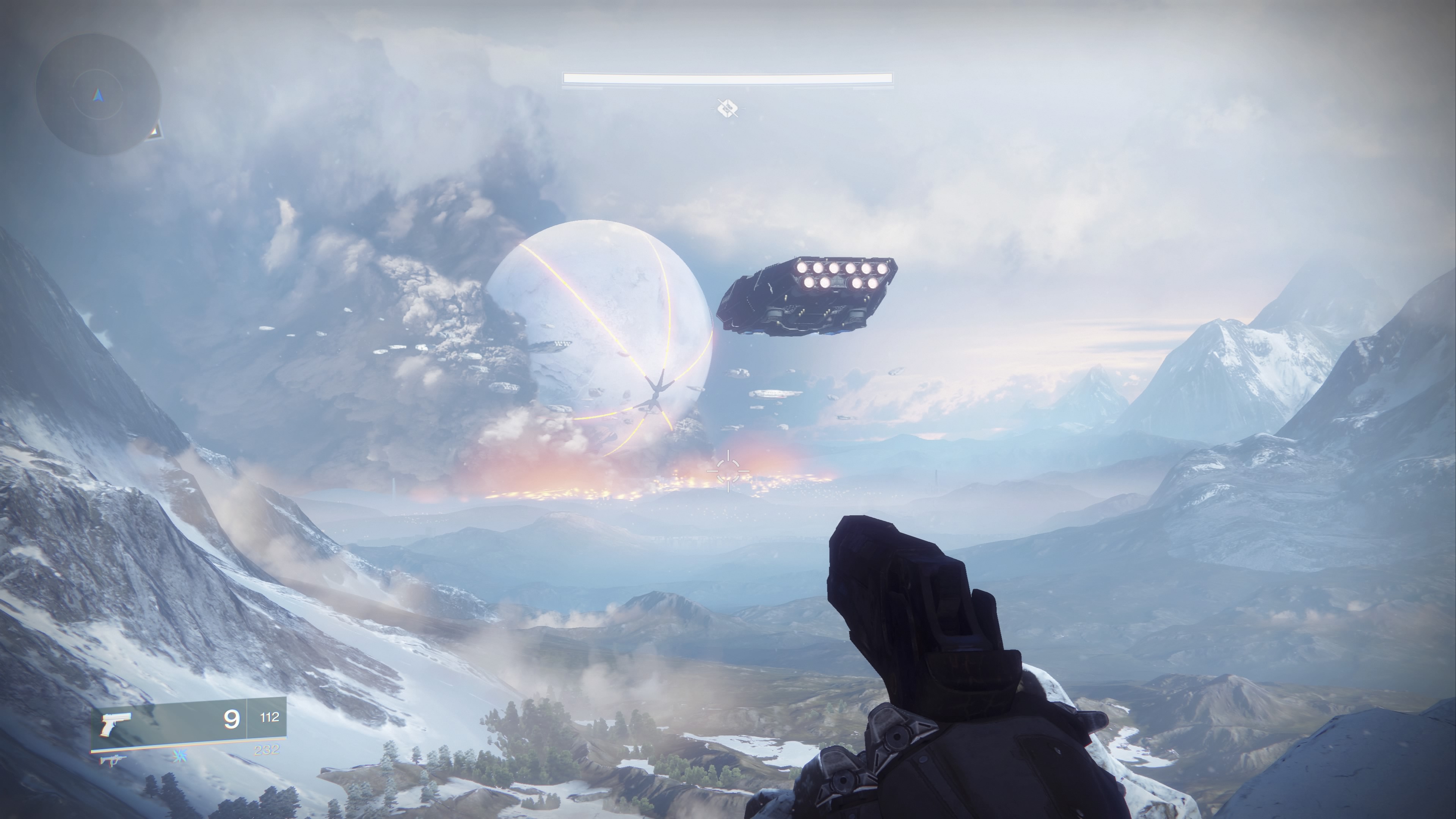
Task: Switch to the stowed rifle weapon icon
Action: pyautogui.click(x=111, y=761)
